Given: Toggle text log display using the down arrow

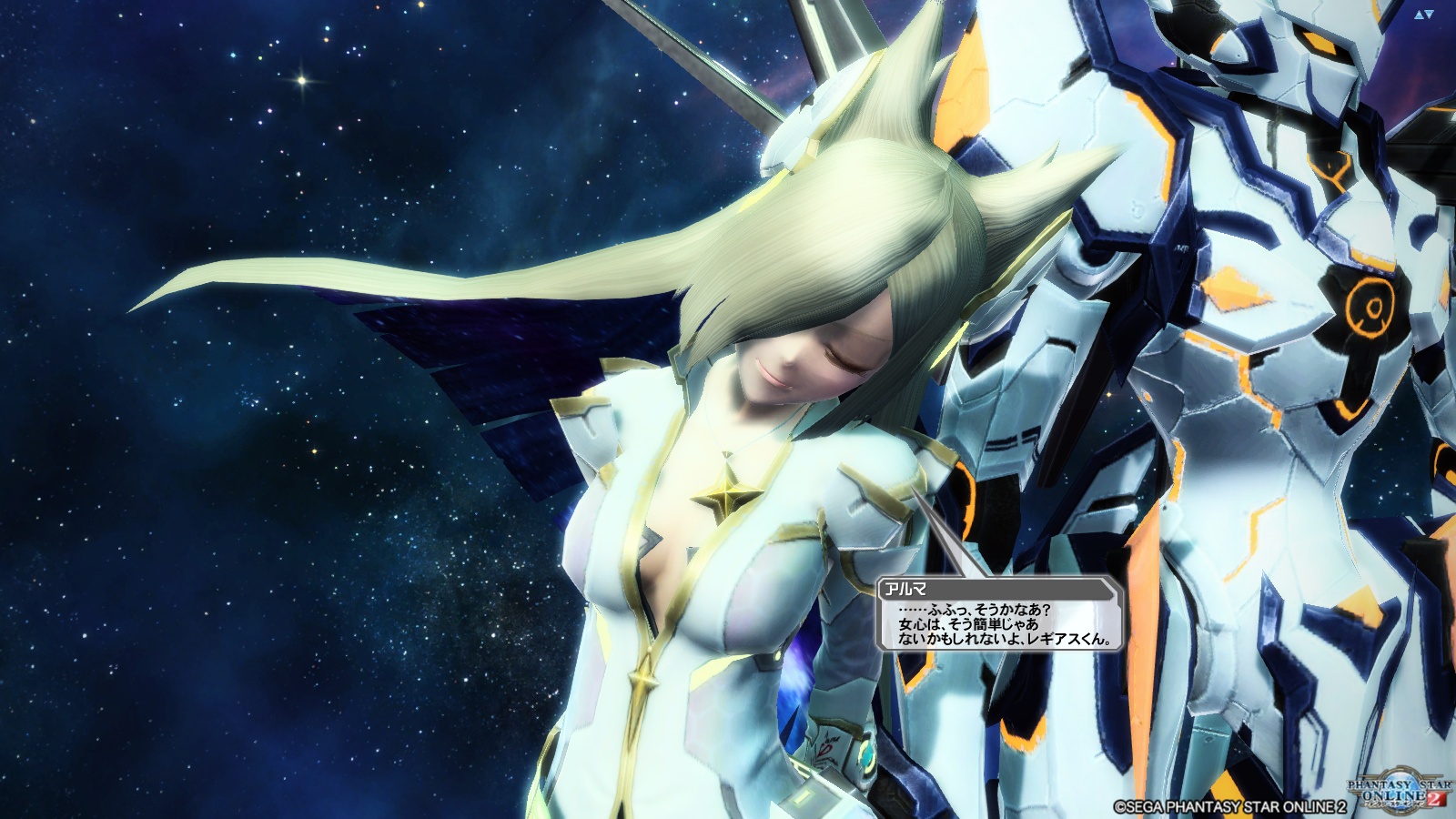Looking at the screenshot, I should pos(1429,12).
